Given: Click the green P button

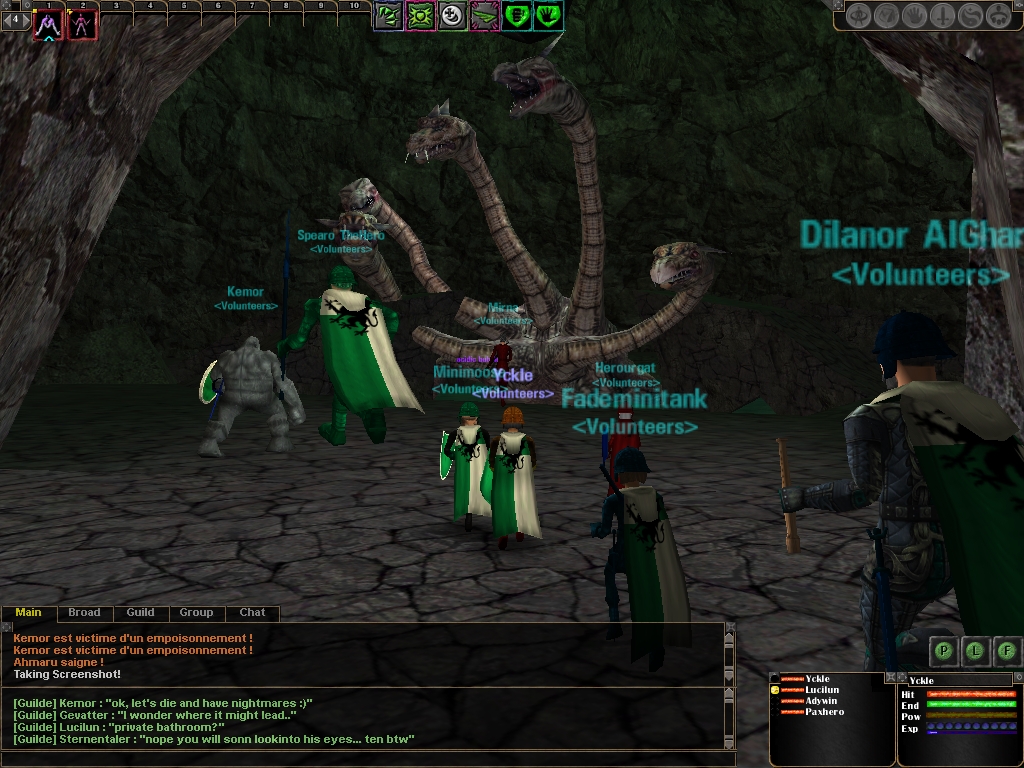Looking at the screenshot, I should pyautogui.click(x=943, y=651).
